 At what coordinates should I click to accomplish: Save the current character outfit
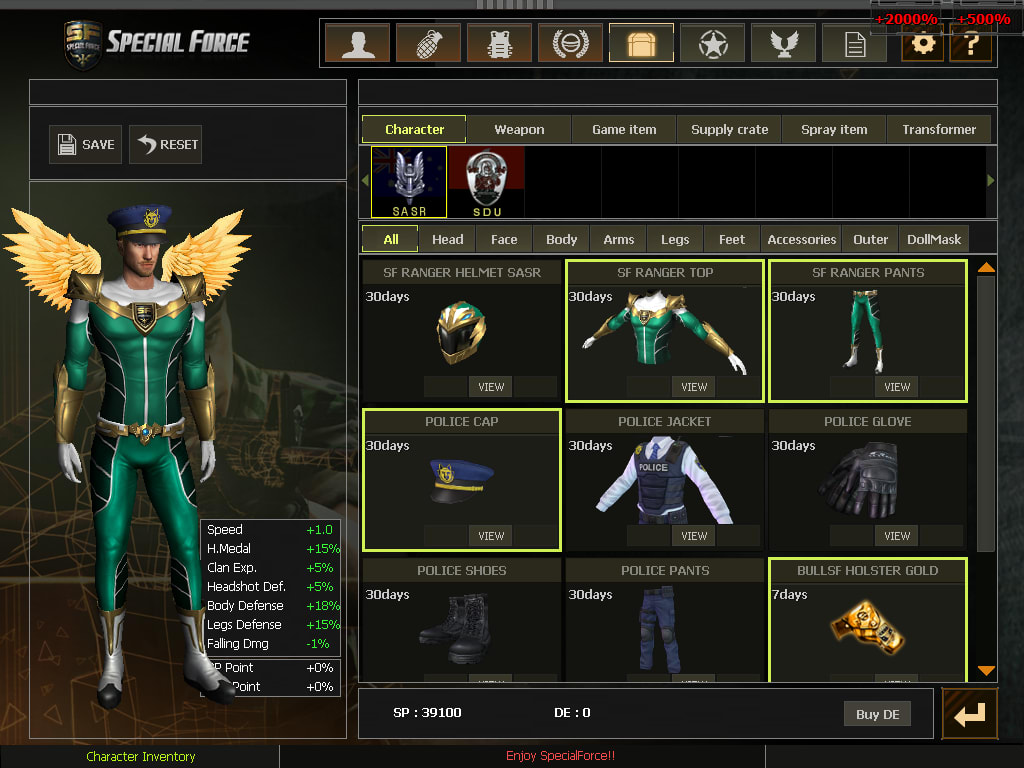(x=85, y=145)
